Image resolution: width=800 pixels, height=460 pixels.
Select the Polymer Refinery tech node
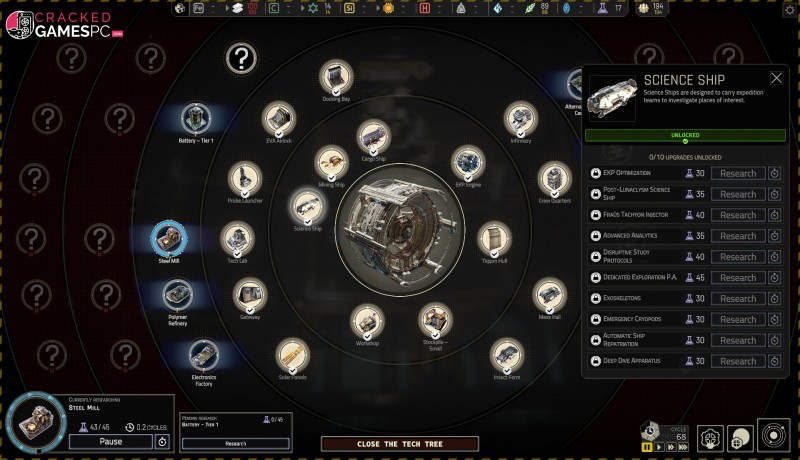pos(178,296)
